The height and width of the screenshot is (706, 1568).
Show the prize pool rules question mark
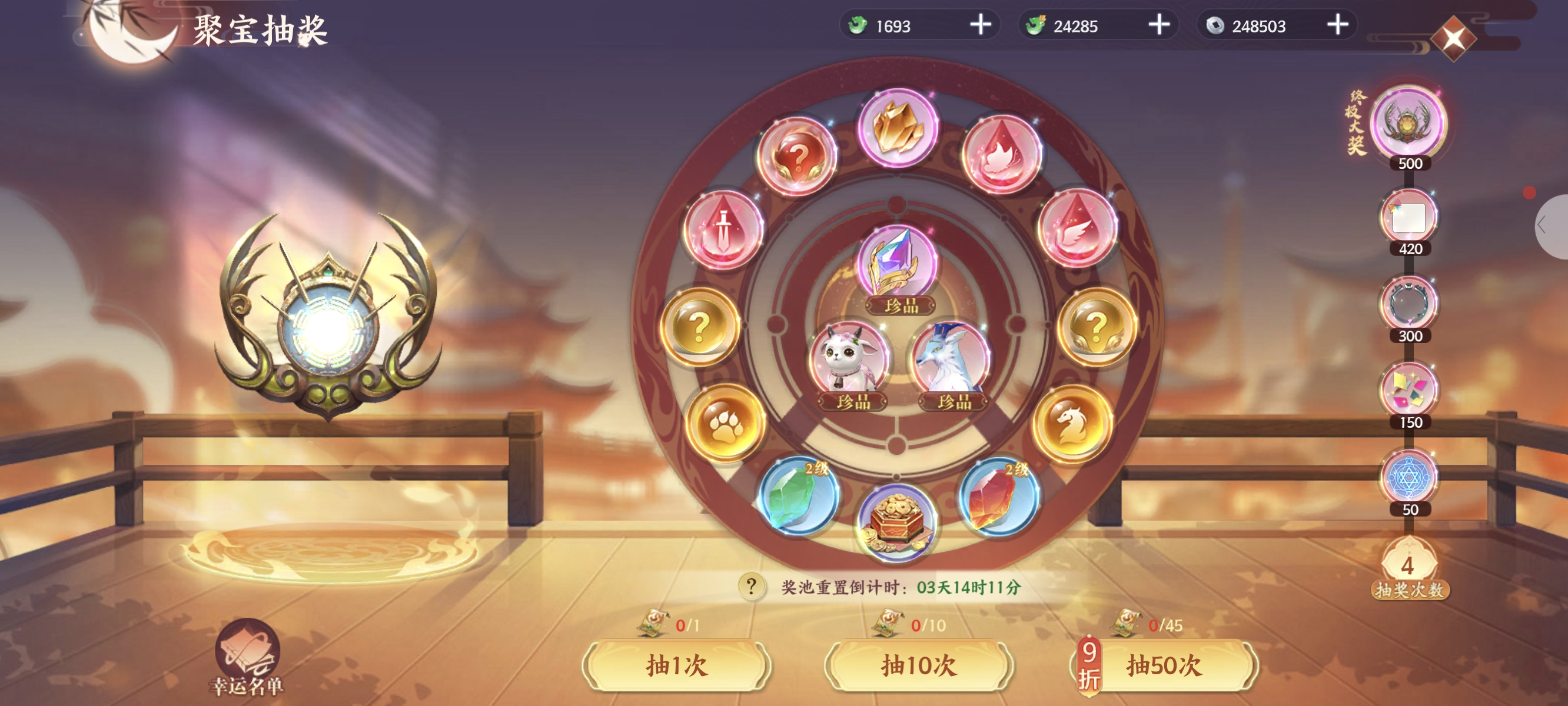(x=751, y=587)
